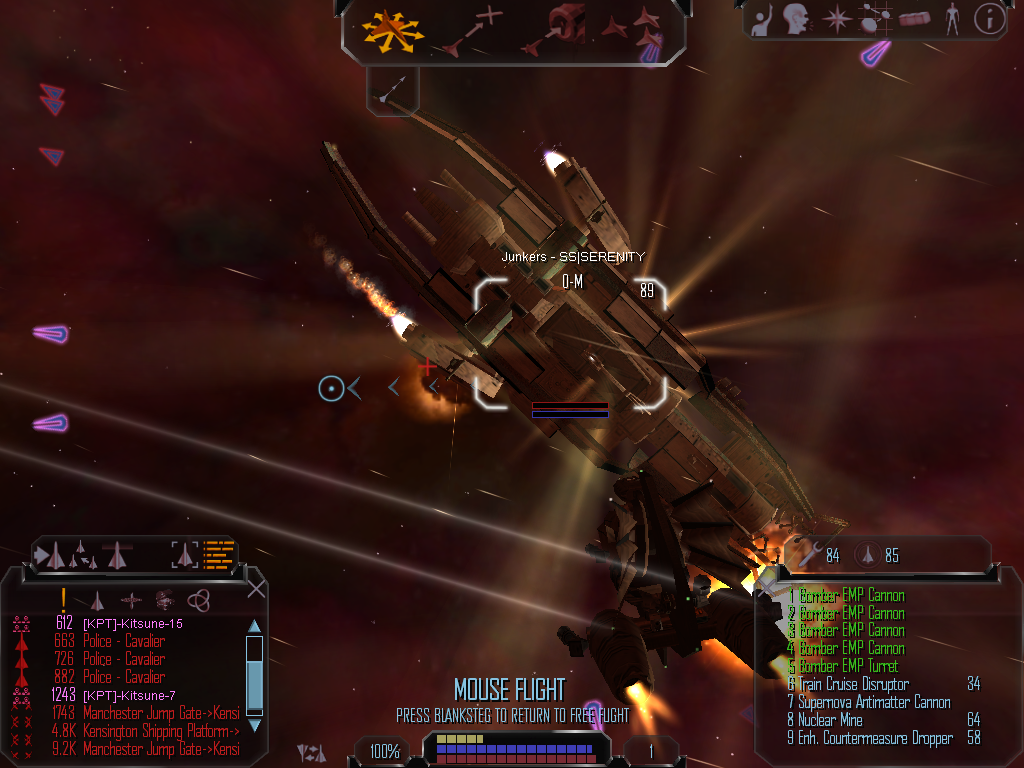This screenshot has height=768, width=1024.
Task: Open the cargo container inventory icon
Action: [x=914, y=19]
